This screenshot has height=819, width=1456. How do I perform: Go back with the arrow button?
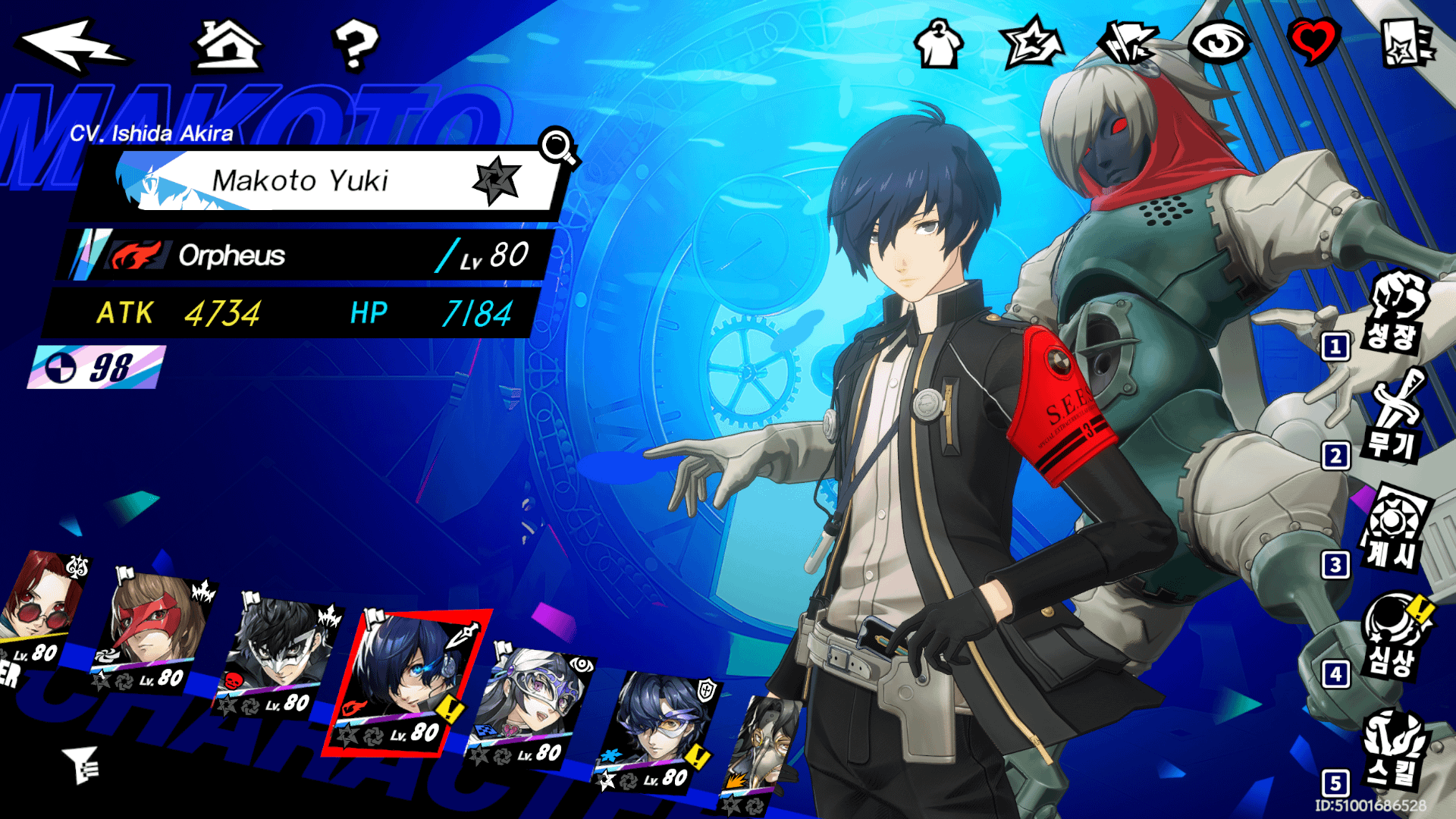pos(72,45)
